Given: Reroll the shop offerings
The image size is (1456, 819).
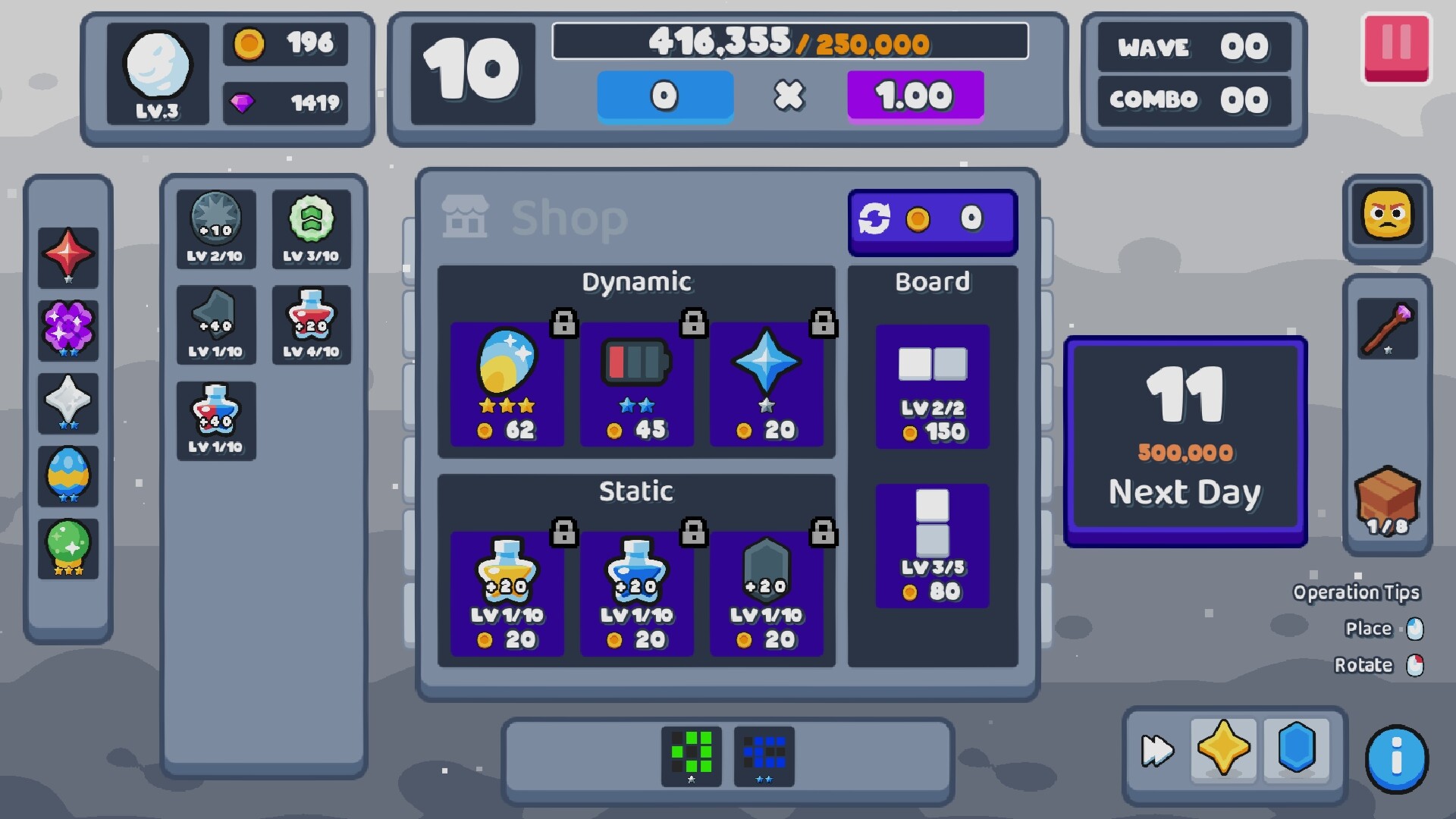Looking at the screenshot, I should [932, 220].
